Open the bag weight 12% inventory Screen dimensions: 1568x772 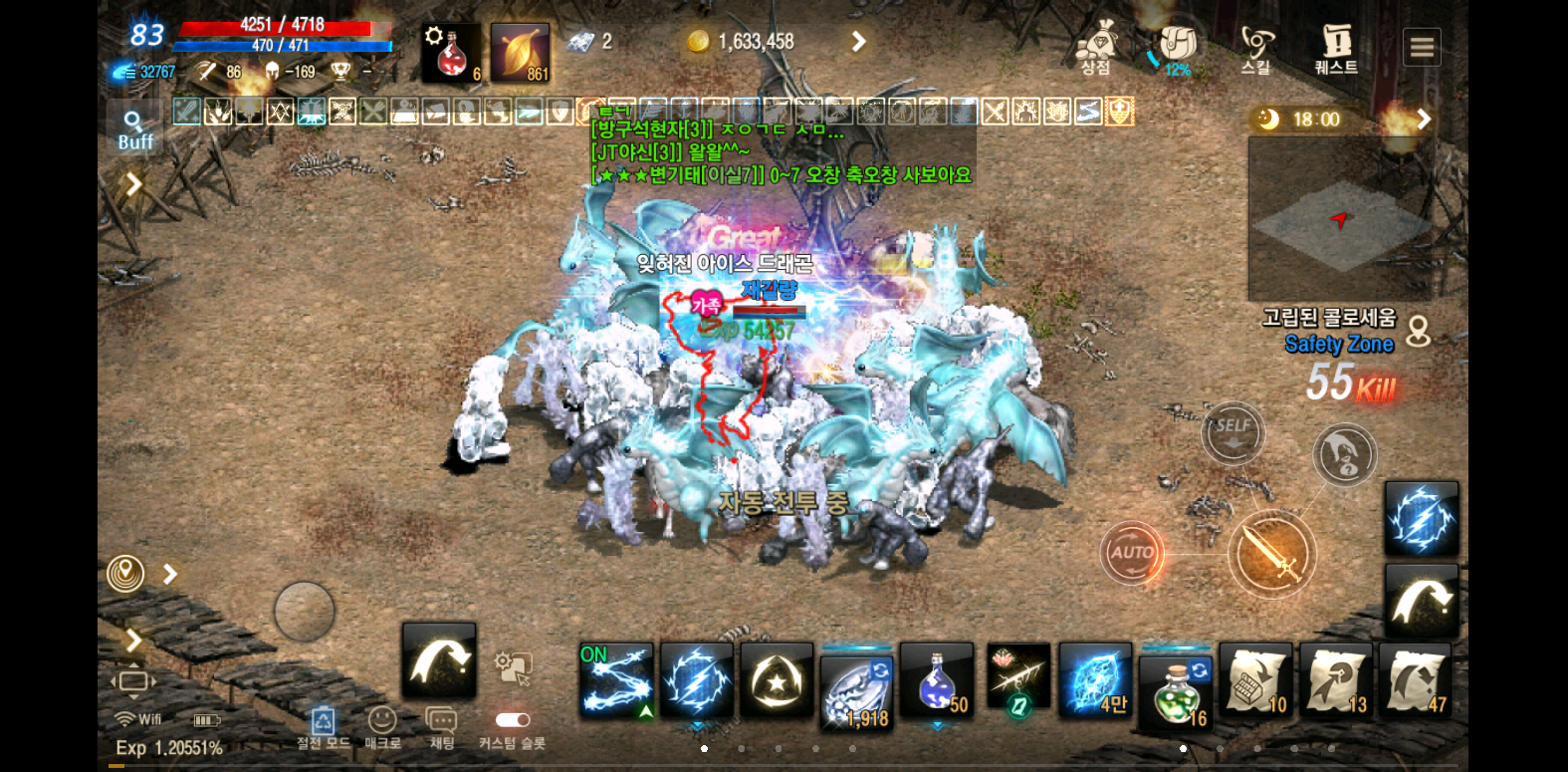(1177, 49)
